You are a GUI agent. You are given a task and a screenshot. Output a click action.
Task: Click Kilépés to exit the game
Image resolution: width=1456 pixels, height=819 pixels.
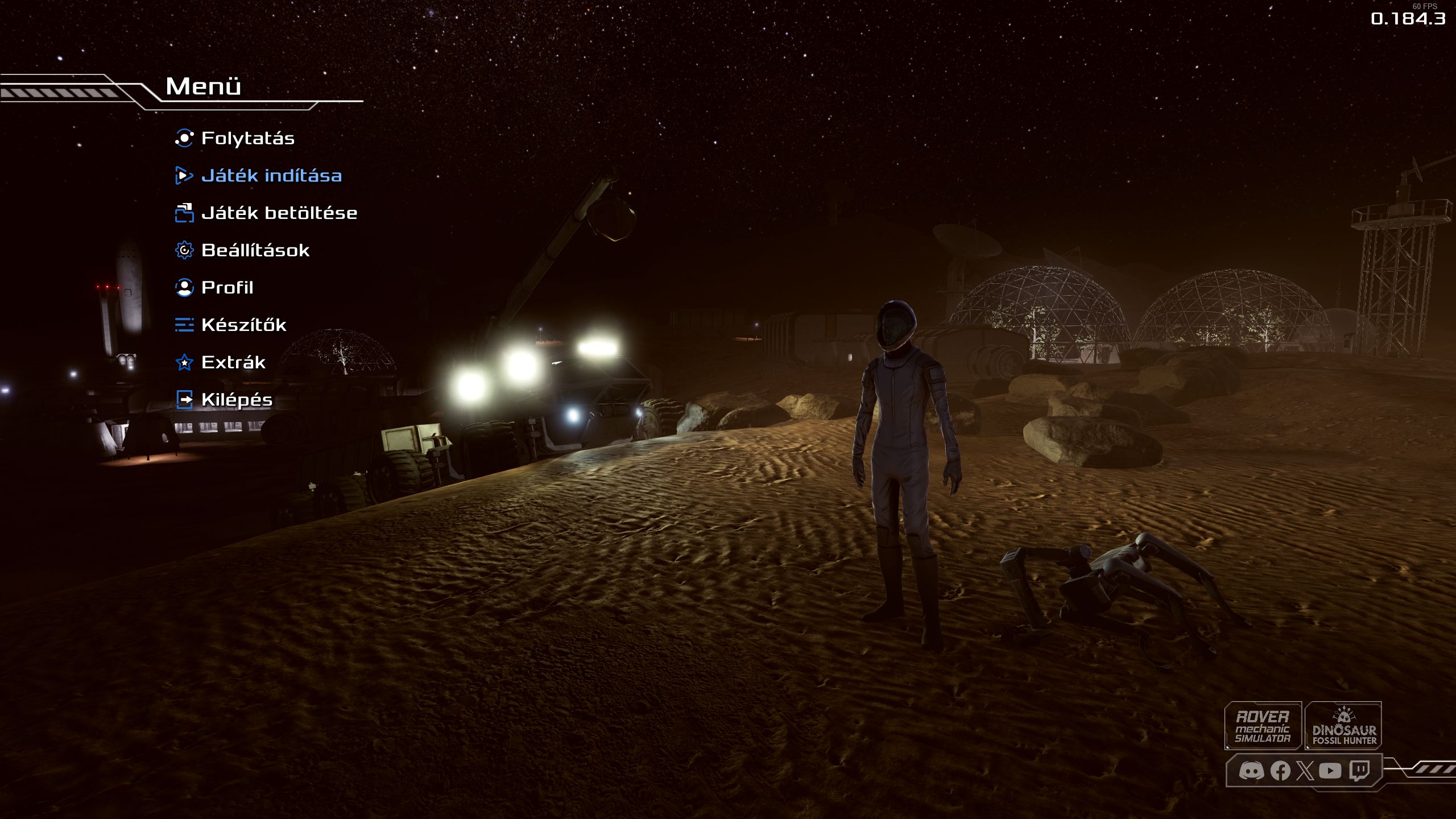tap(237, 400)
